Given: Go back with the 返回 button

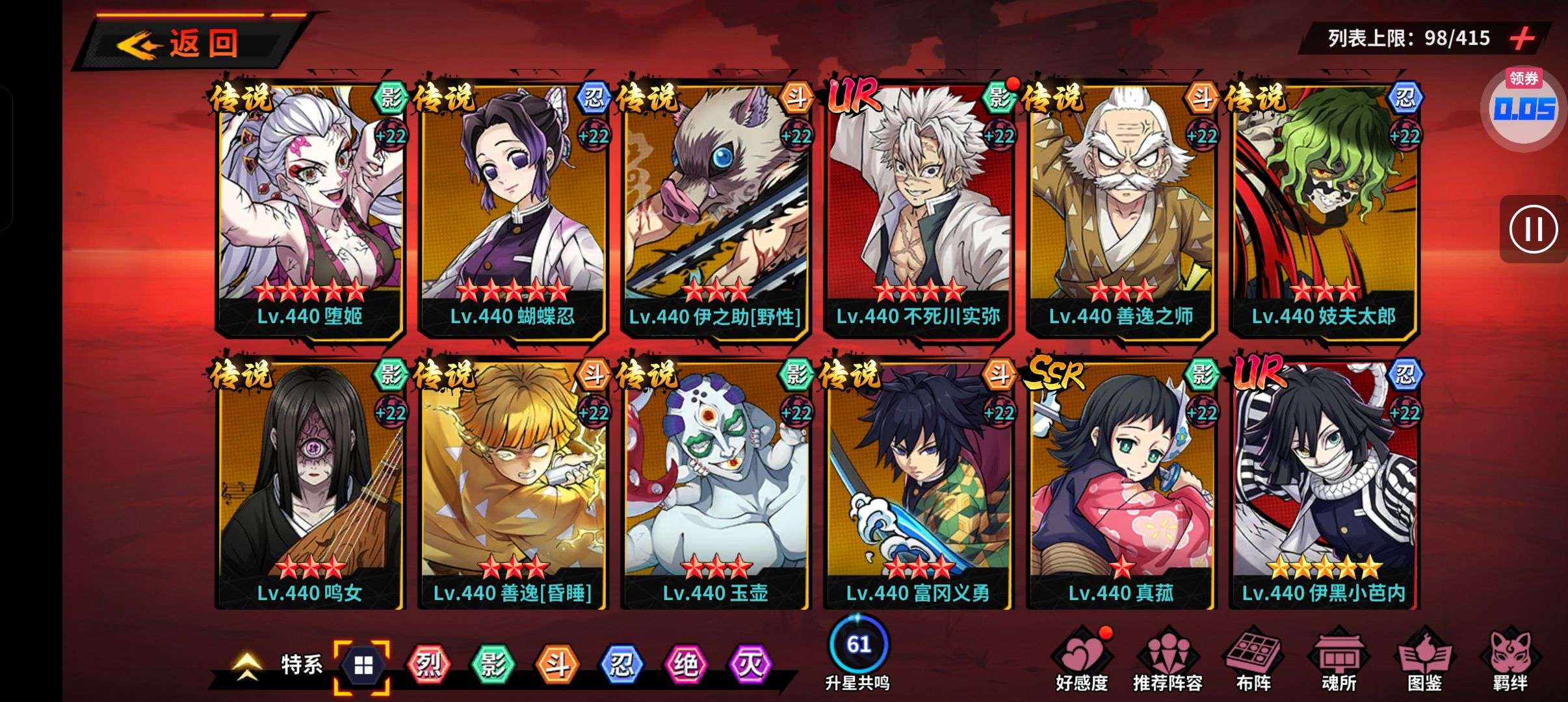Looking at the screenshot, I should pos(189,44).
